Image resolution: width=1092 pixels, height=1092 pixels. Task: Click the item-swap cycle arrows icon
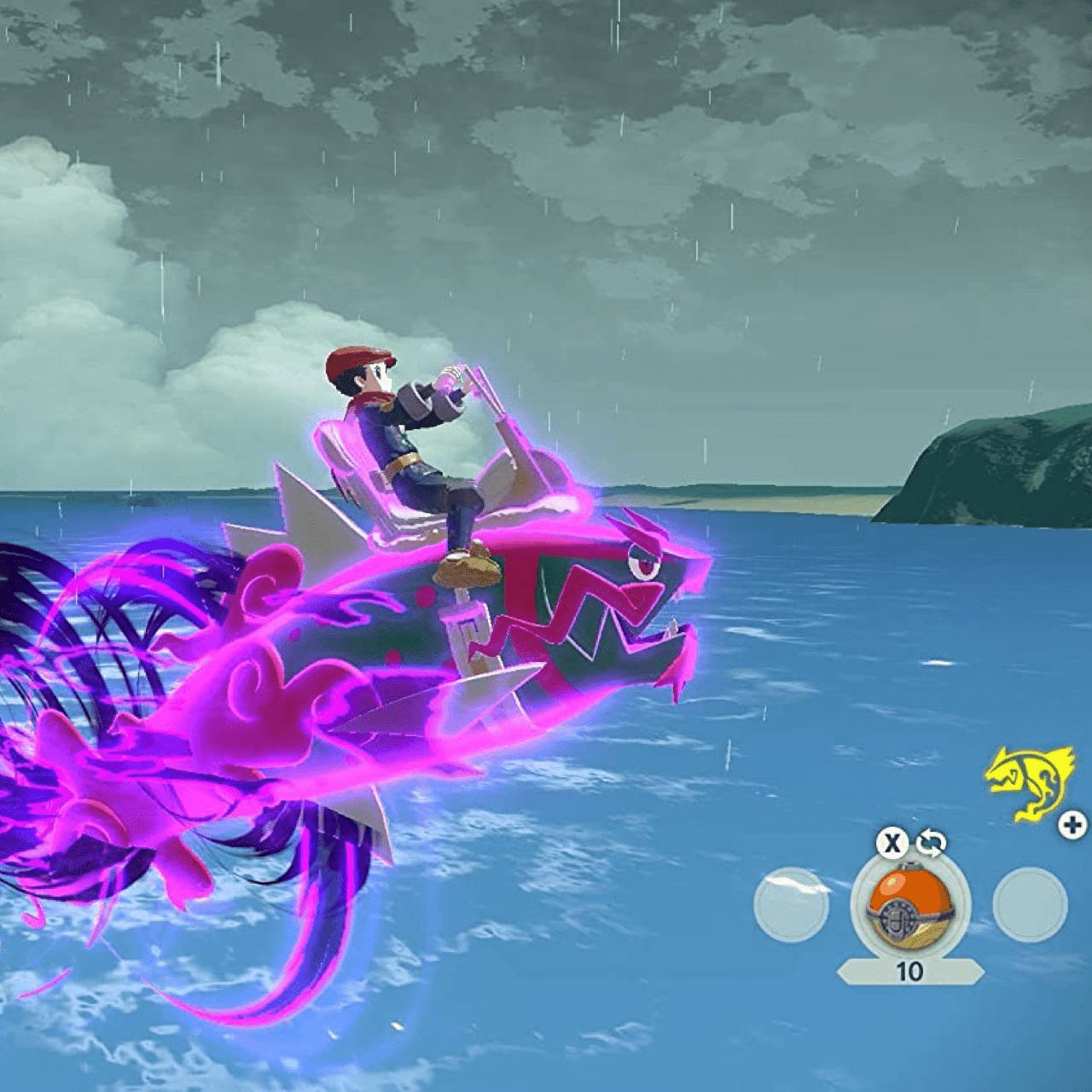coord(932,843)
